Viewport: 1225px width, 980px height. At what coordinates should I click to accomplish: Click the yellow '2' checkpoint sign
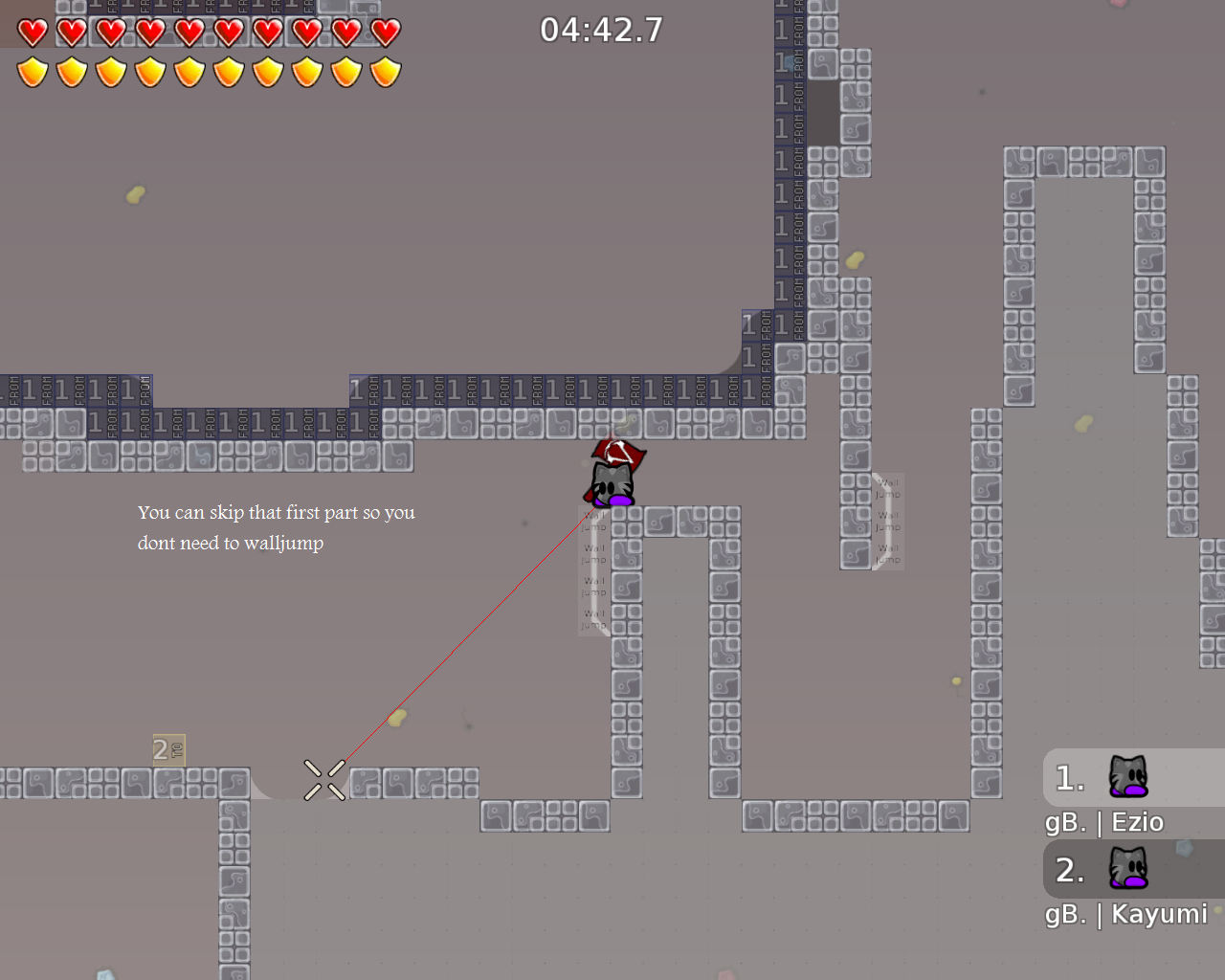(x=167, y=750)
